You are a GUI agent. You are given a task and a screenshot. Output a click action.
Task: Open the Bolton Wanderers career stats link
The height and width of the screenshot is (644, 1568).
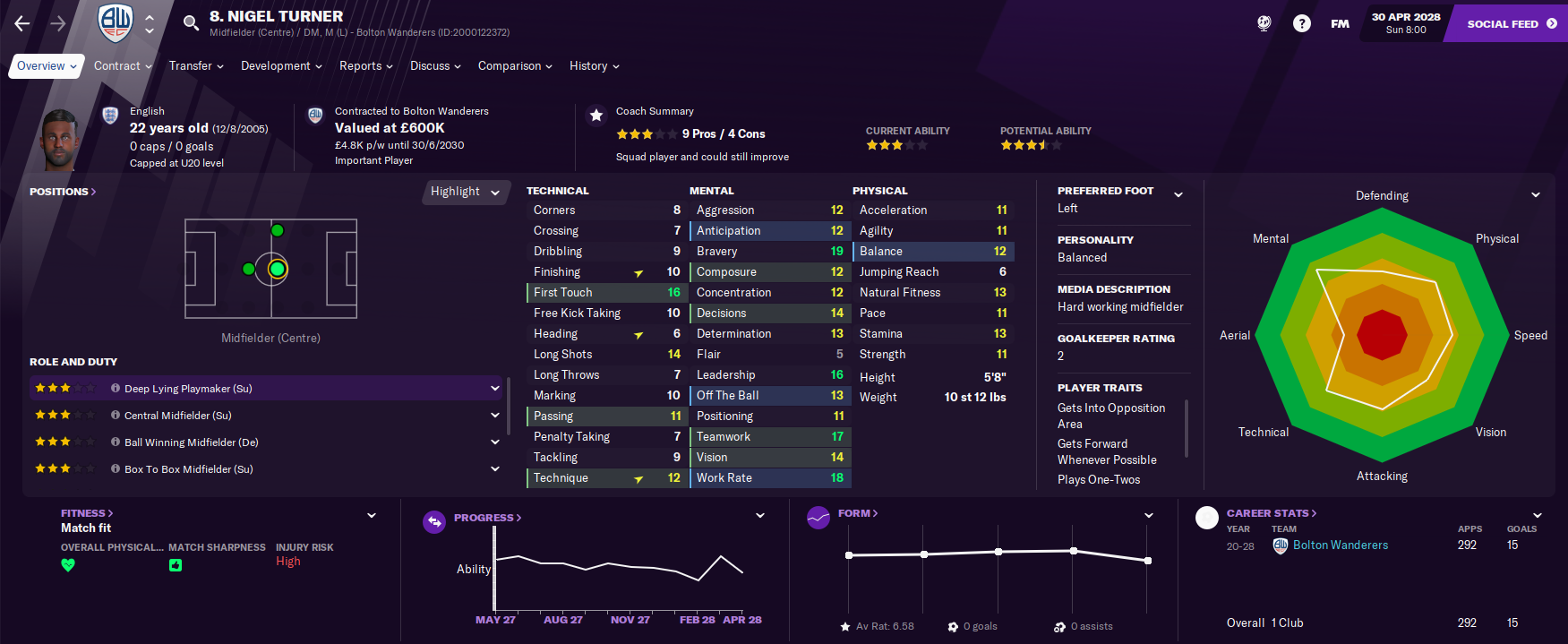[1340, 545]
